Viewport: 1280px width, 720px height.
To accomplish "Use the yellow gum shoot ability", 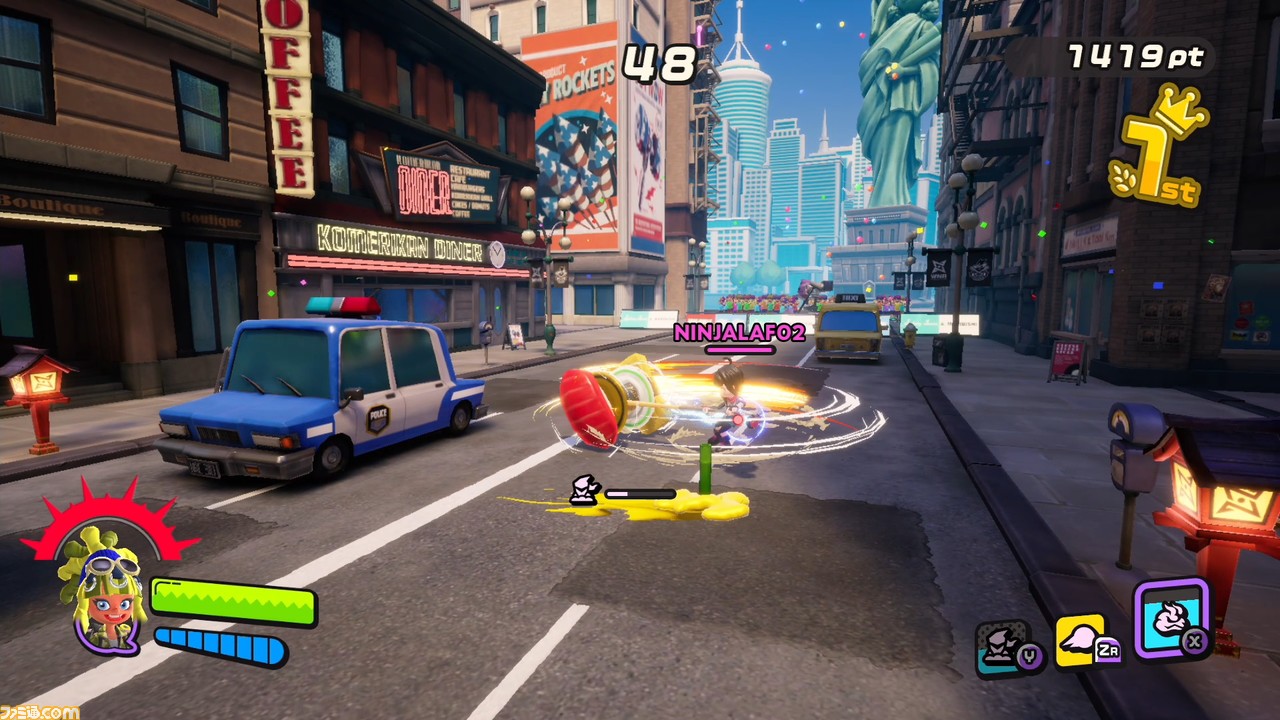I will pos(1083,641).
